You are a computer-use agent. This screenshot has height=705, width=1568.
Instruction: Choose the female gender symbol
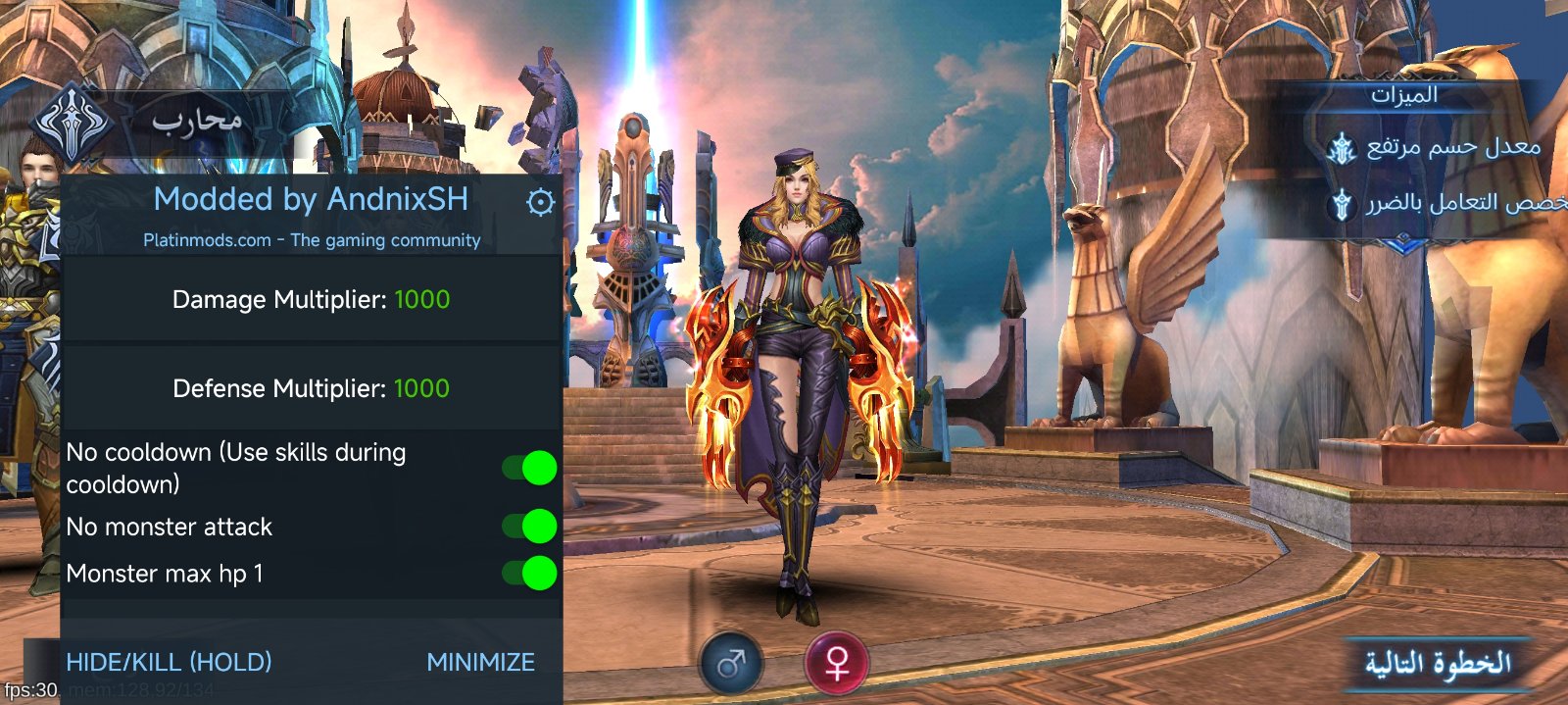tap(836, 664)
